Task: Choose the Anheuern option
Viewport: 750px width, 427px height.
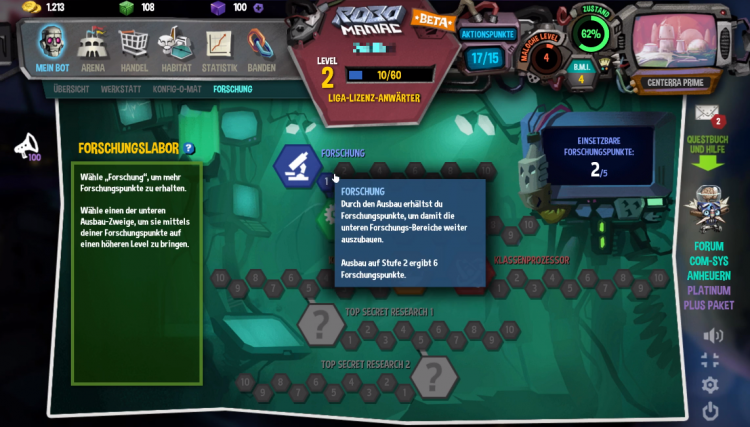Action: pyautogui.click(x=709, y=276)
